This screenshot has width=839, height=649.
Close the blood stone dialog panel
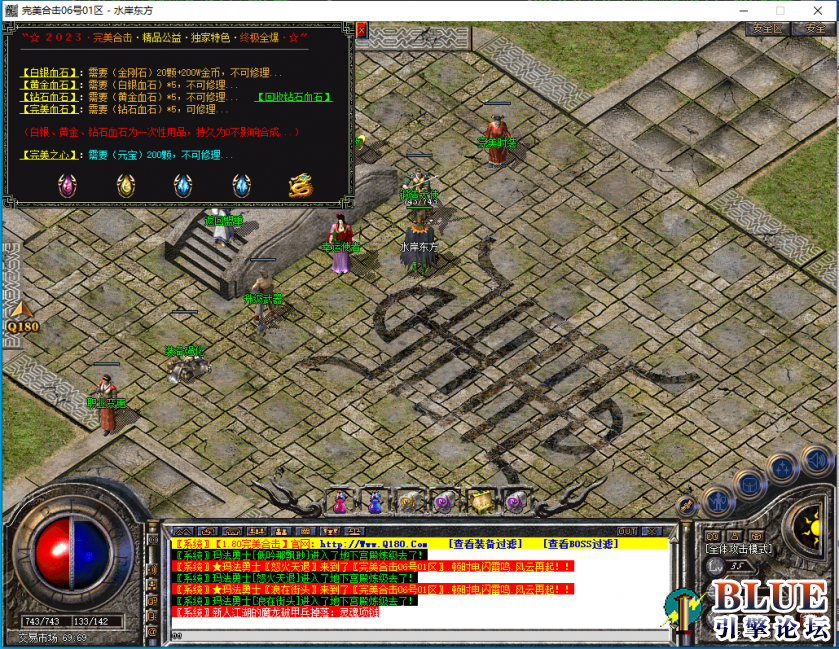pos(362,31)
